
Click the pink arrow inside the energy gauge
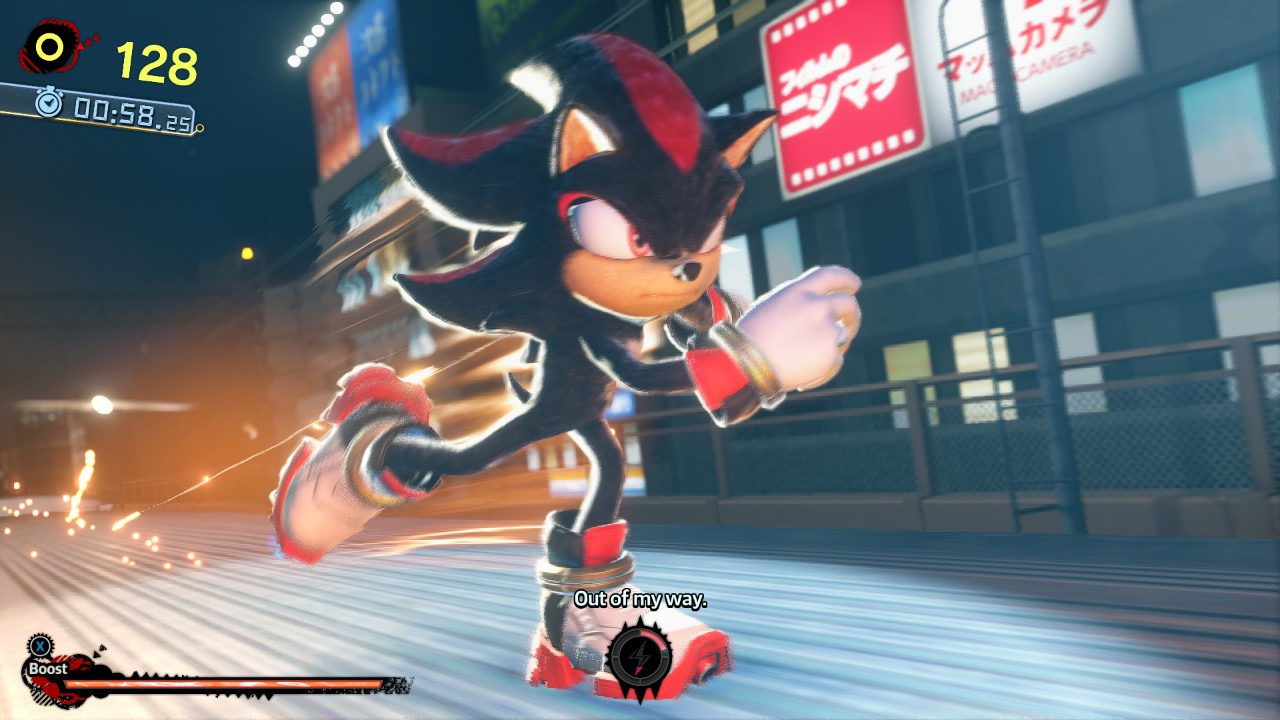point(638,670)
